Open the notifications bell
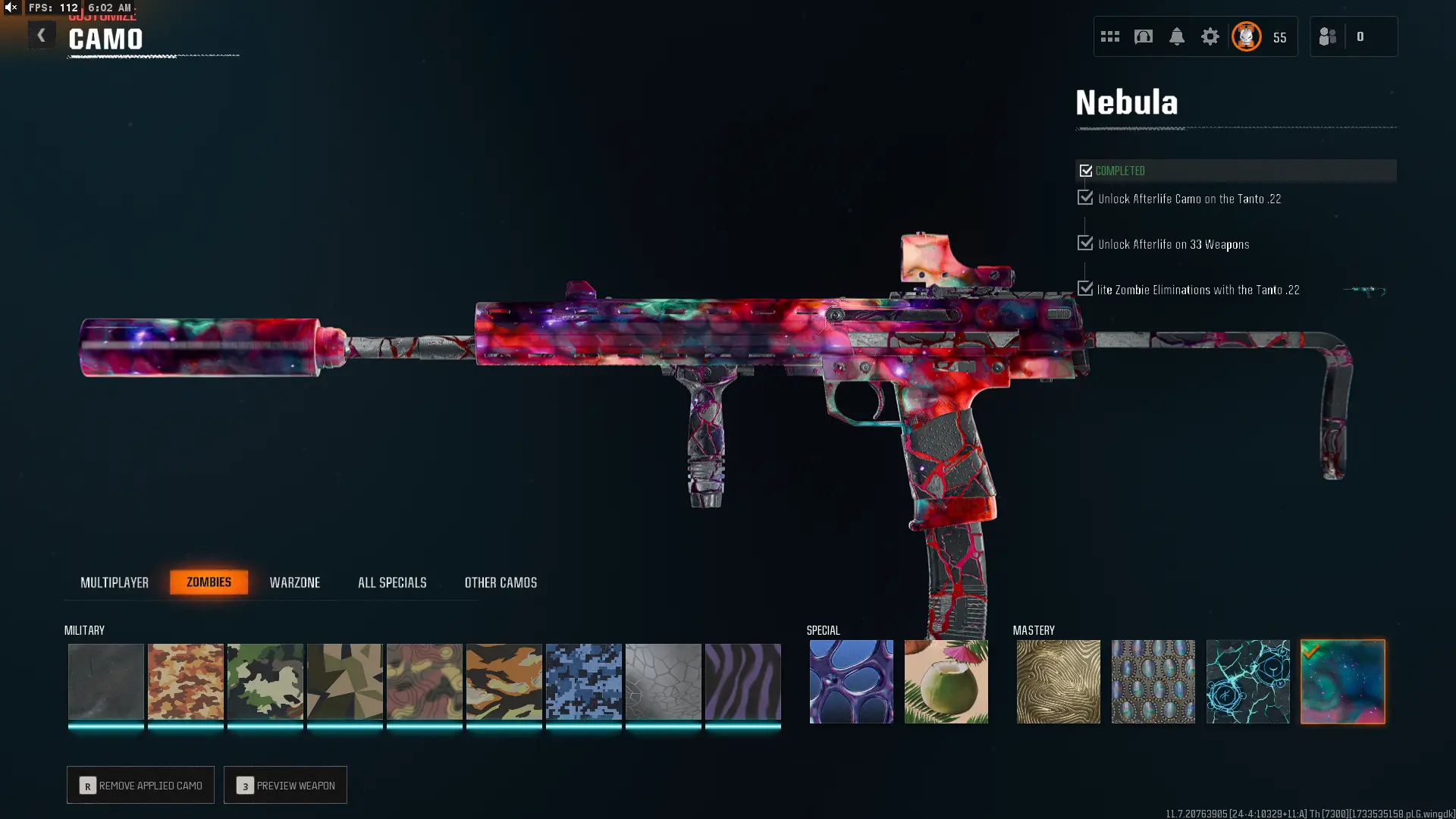The image size is (1456, 819). point(1176,36)
